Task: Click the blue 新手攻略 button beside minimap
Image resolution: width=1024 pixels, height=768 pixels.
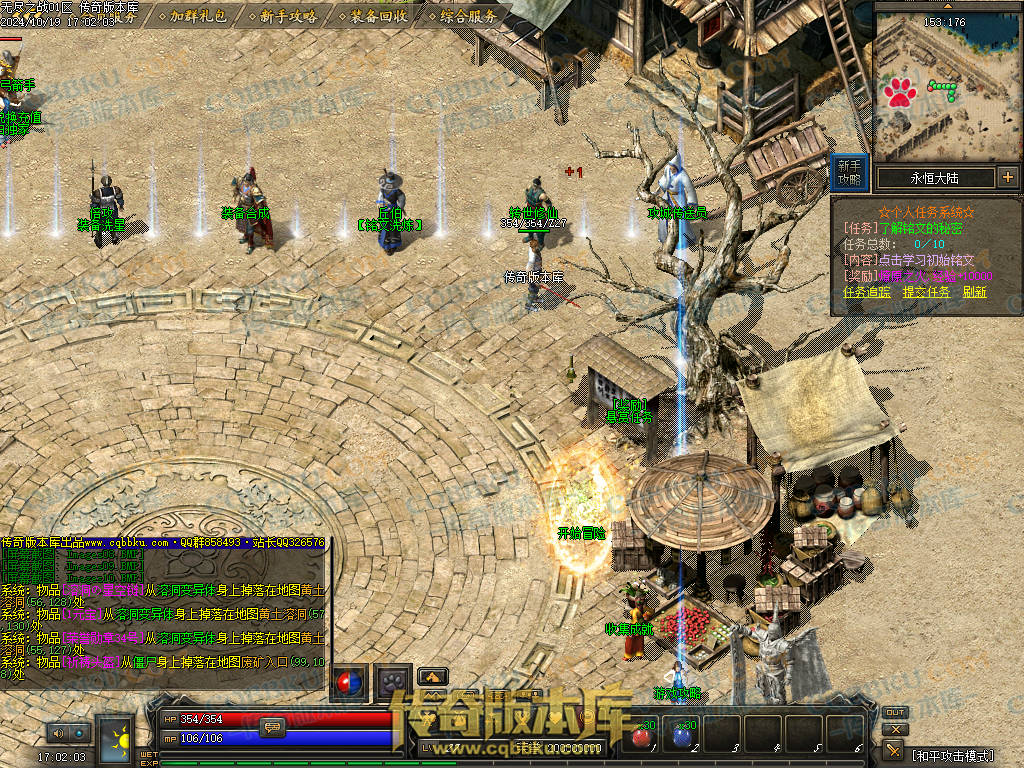Action: [849, 172]
